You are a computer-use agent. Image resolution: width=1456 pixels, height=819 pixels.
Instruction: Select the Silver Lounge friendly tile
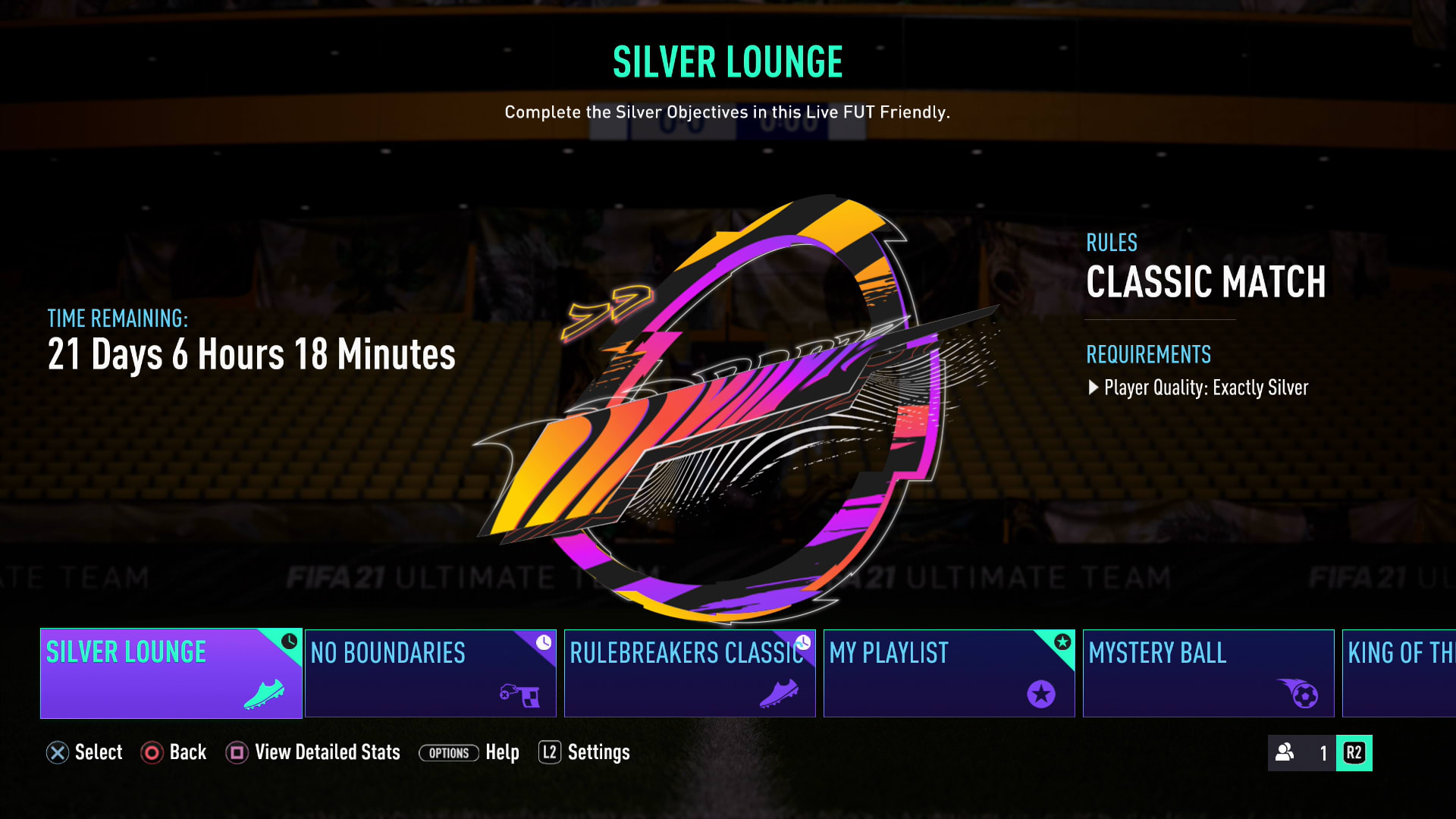point(171,673)
